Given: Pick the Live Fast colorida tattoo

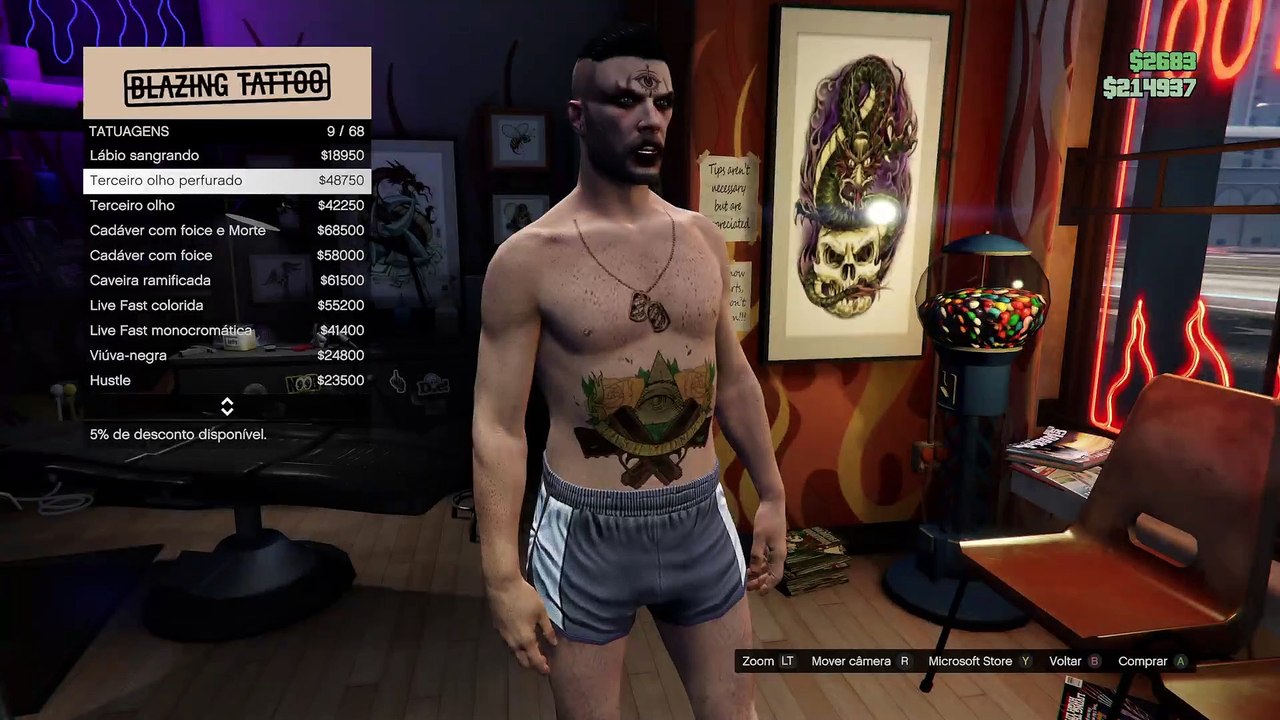Looking at the screenshot, I should tap(227, 306).
